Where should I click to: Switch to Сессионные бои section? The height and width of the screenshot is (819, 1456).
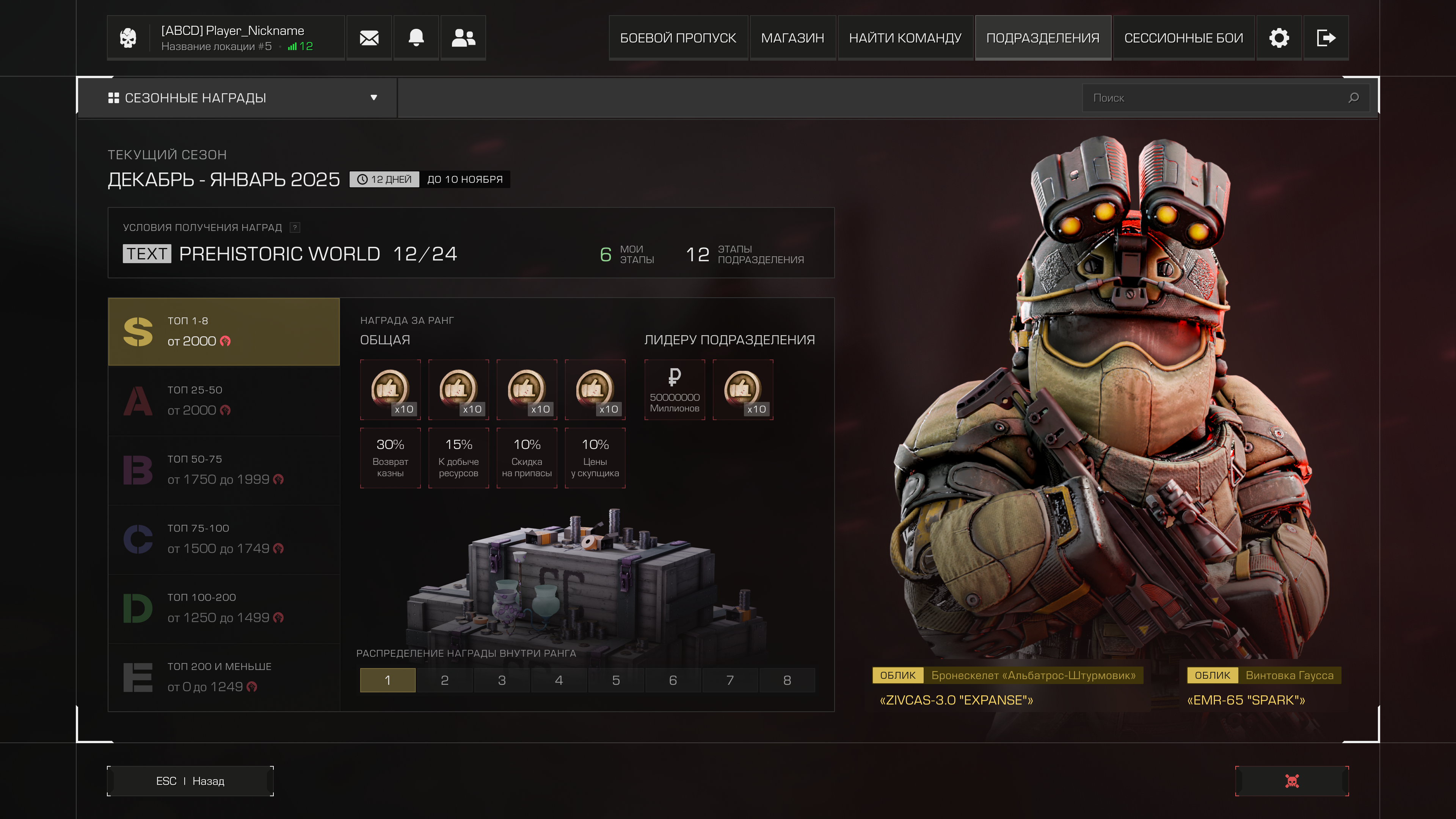pos(1183,38)
